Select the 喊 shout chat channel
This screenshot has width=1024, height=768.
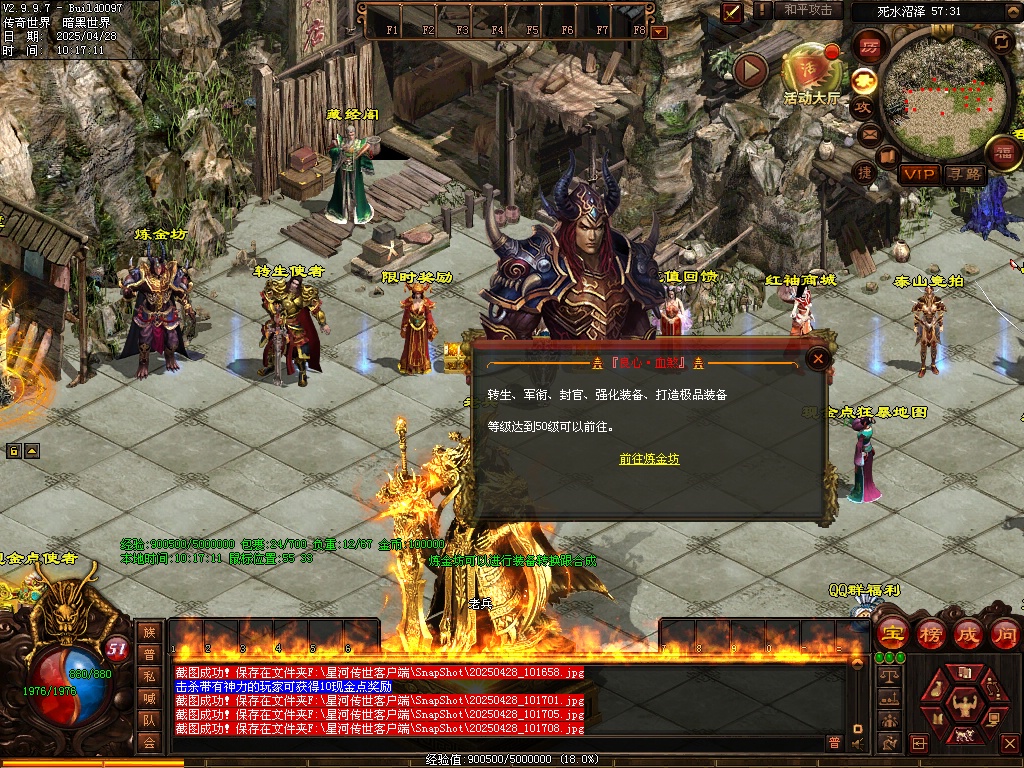[x=149, y=697]
